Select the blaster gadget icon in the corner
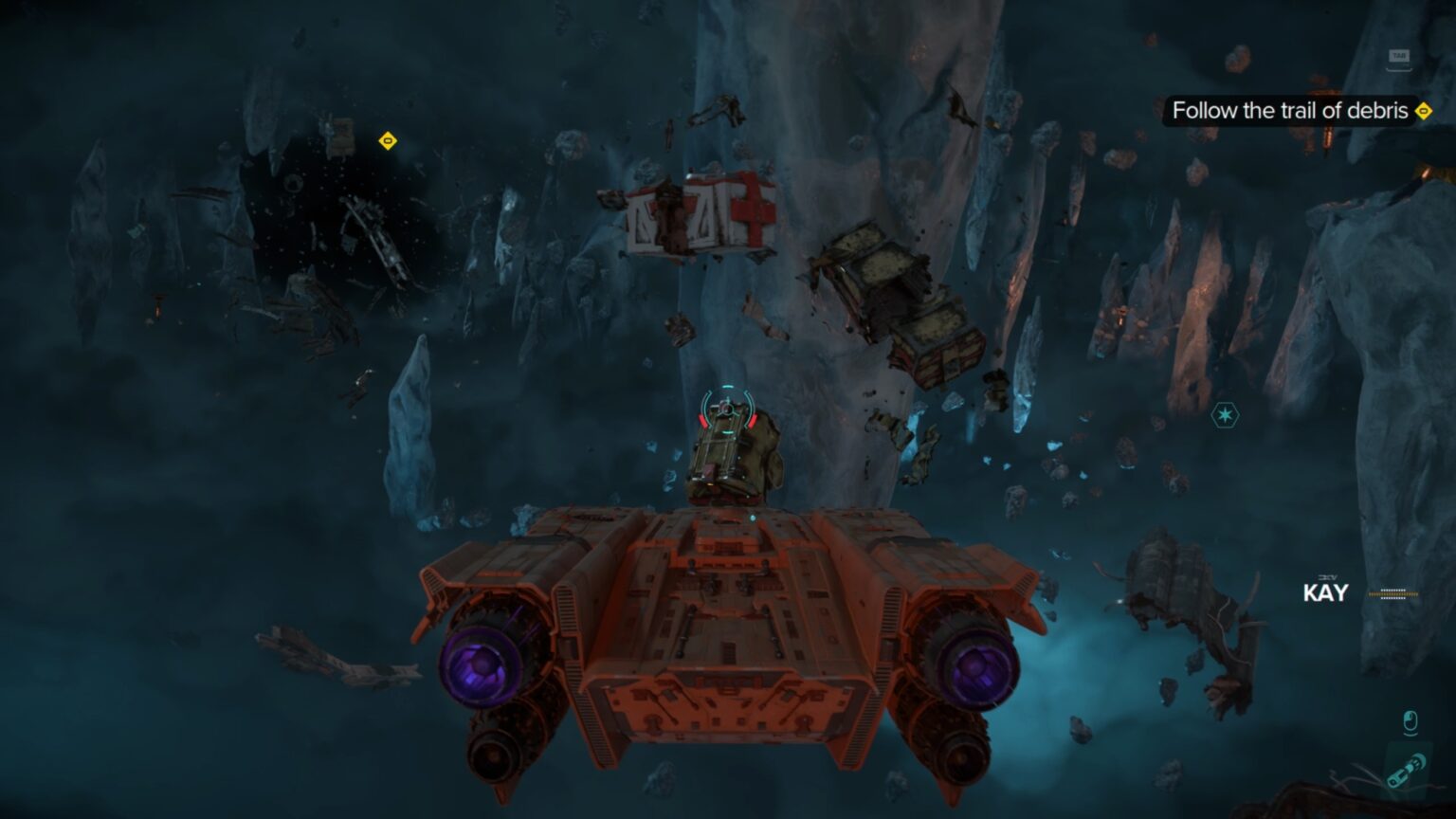Viewport: 1456px width, 819px height. pos(1404,770)
